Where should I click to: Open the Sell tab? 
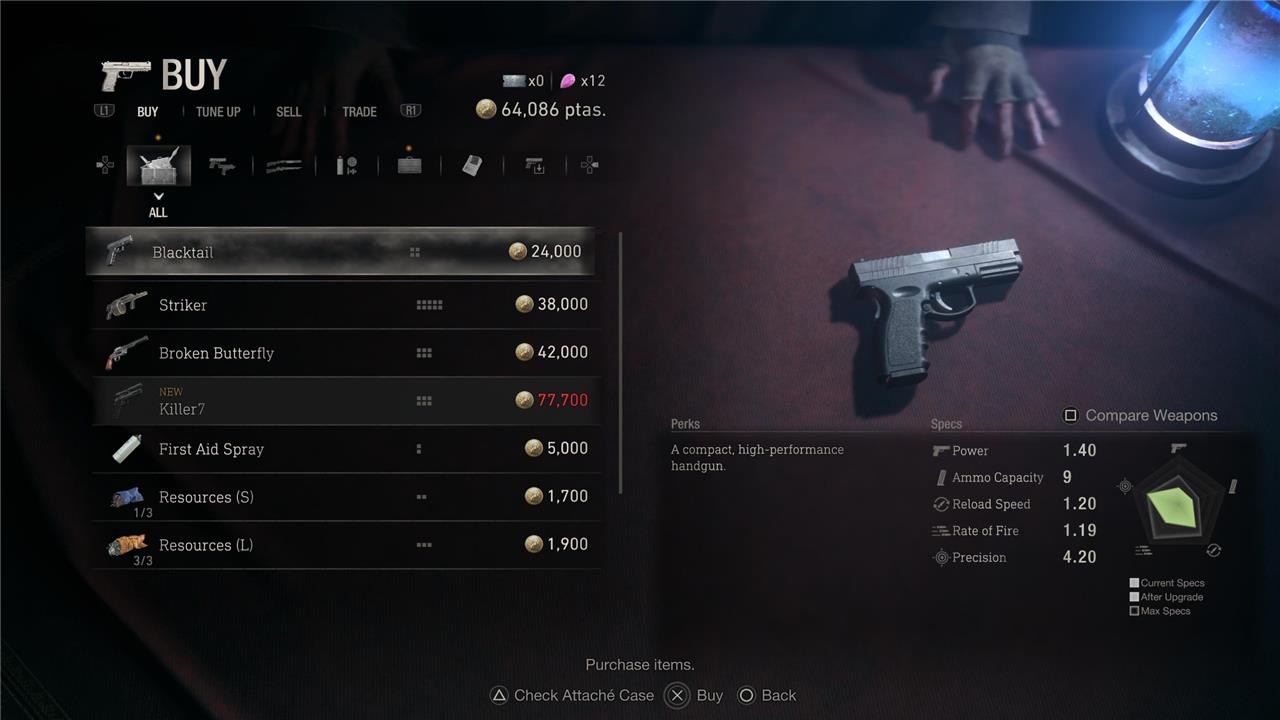[x=288, y=112]
